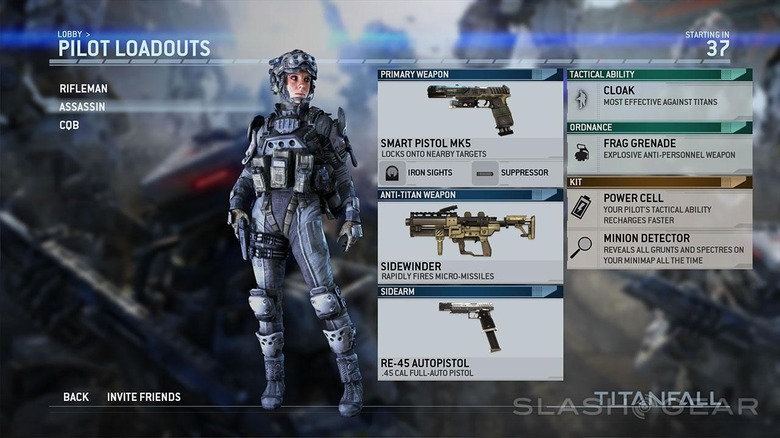
Task: Choose the Suppressor mod
Action: (515, 173)
